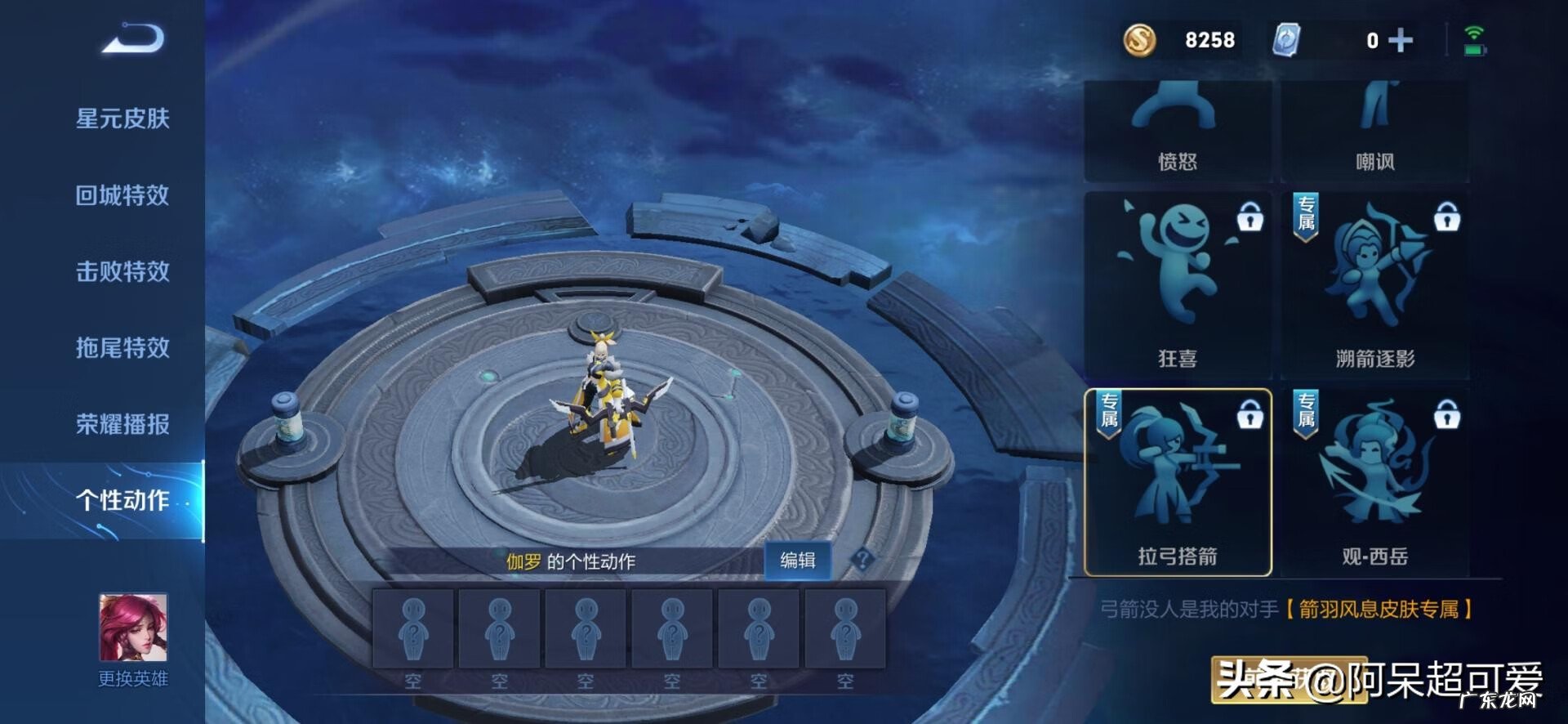Select the 击败特效 tab
The width and height of the screenshot is (1568, 724).
[122, 271]
